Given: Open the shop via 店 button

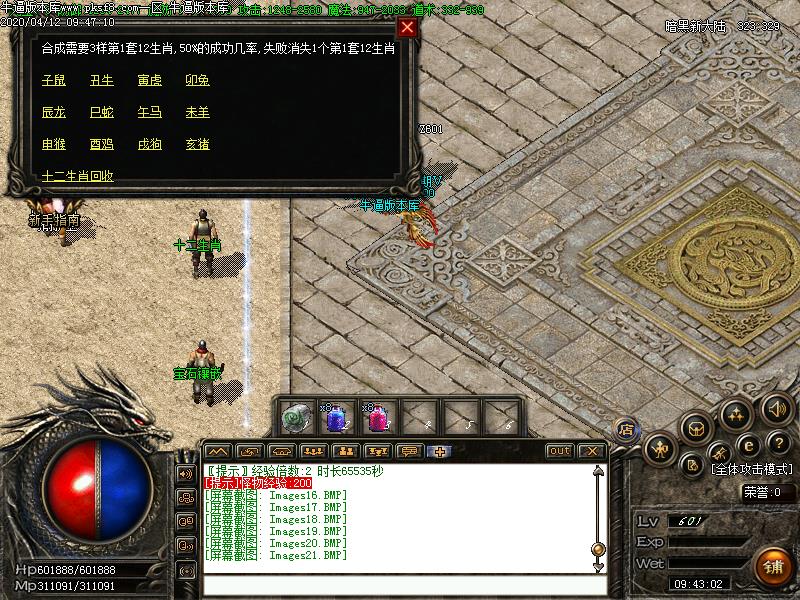Looking at the screenshot, I should point(626,431).
